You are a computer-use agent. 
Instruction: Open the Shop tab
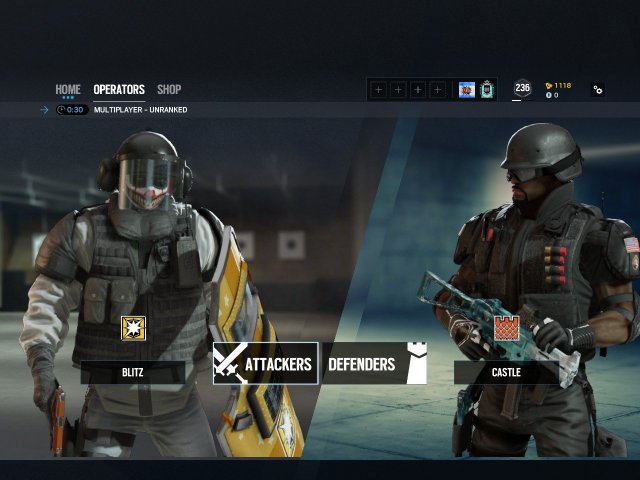tap(169, 90)
